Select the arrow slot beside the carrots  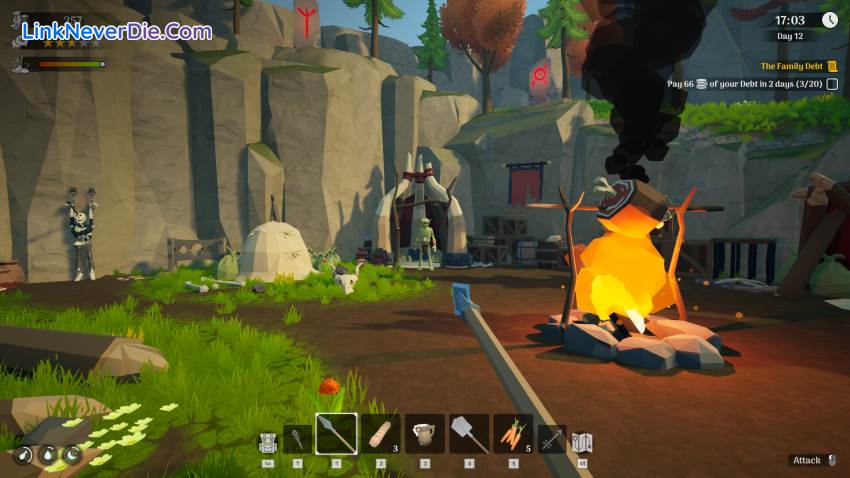(x=552, y=439)
